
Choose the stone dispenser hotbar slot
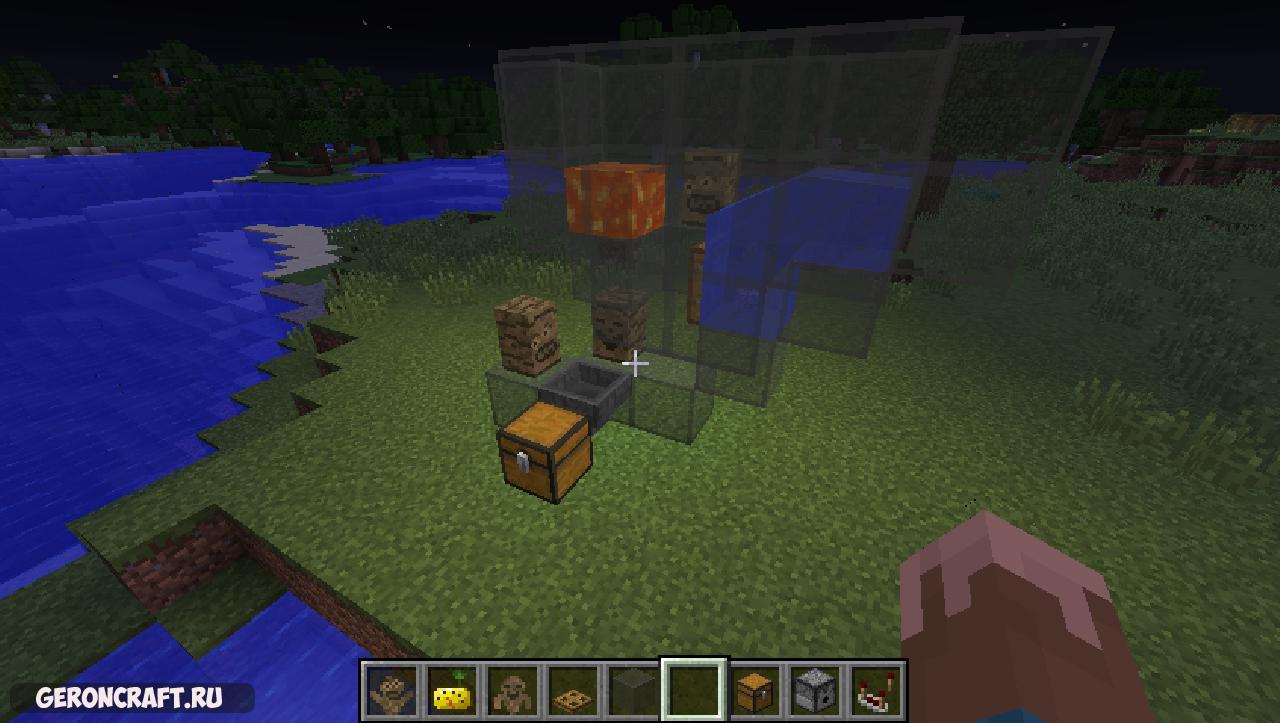click(x=815, y=690)
